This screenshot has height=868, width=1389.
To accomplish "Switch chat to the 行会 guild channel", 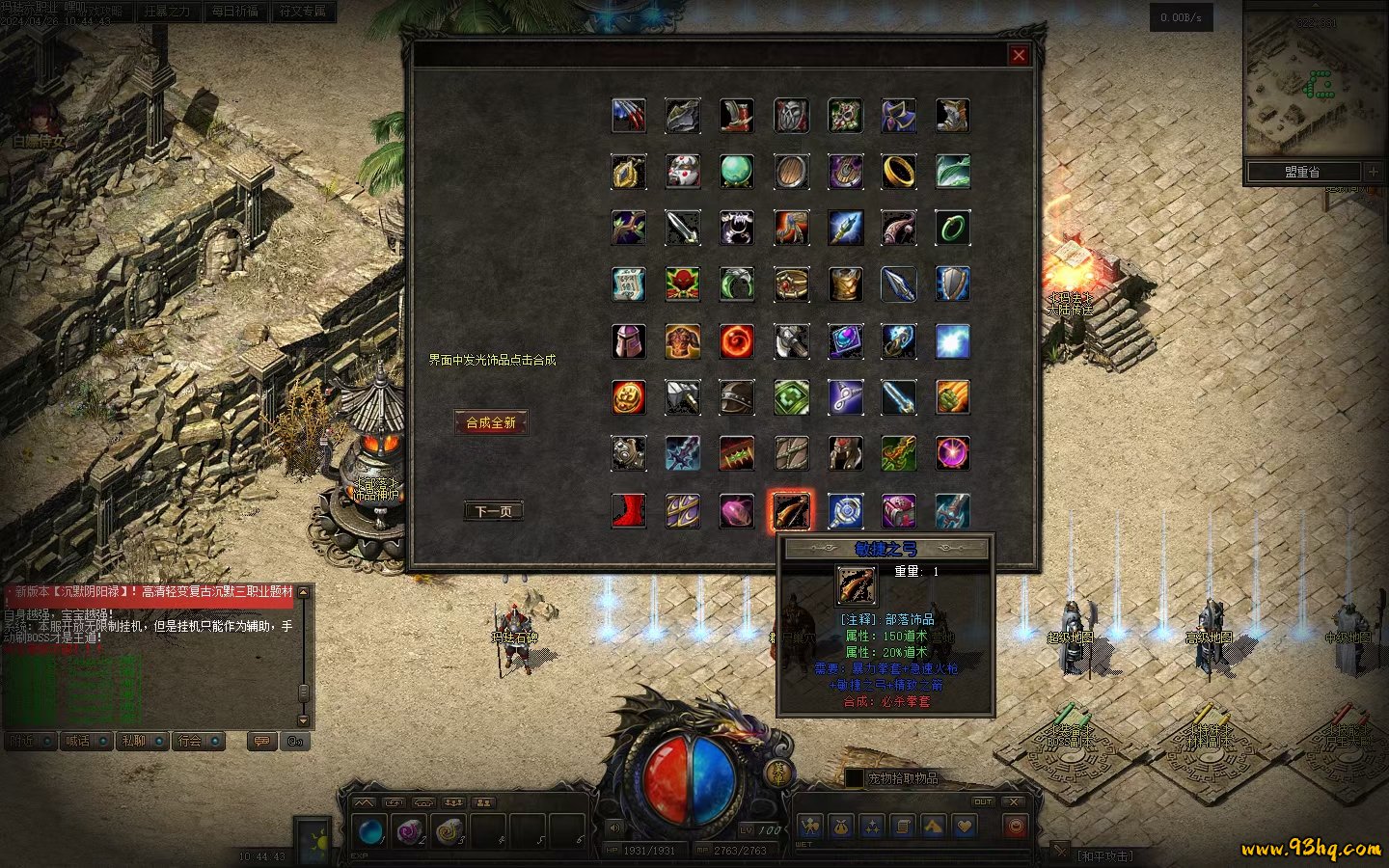I will tap(190, 741).
